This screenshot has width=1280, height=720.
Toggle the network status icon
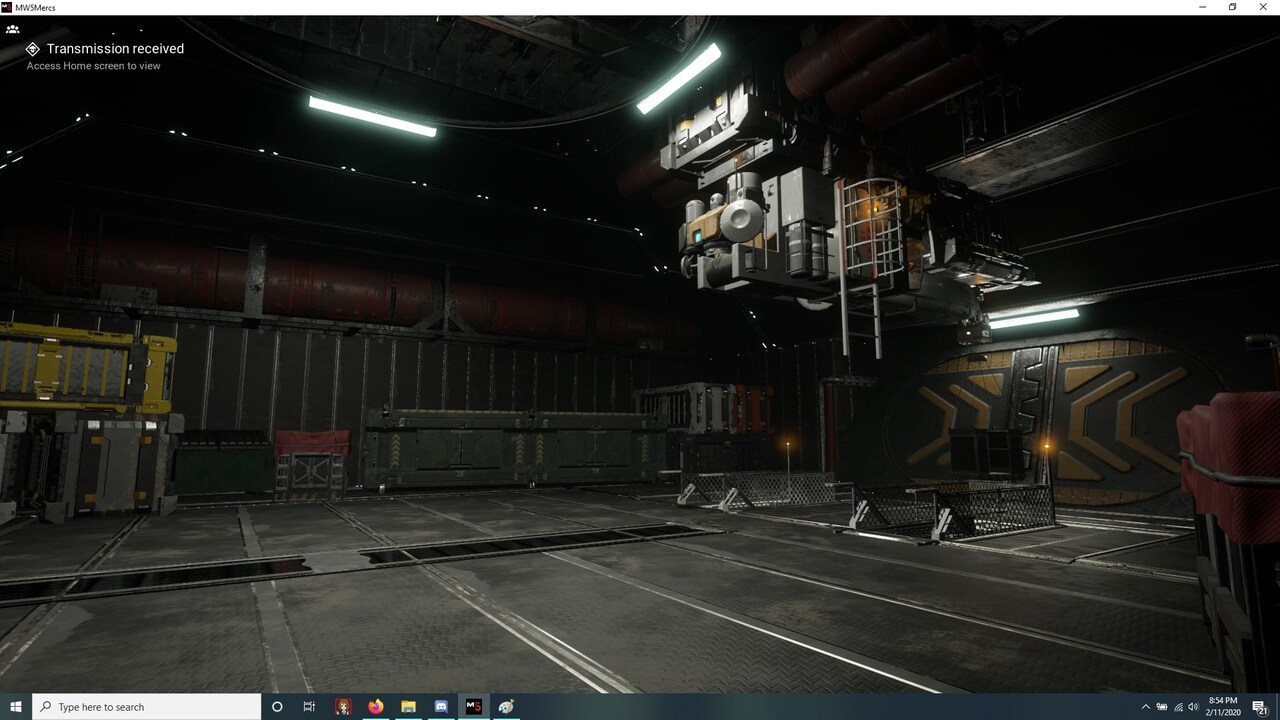1178,707
